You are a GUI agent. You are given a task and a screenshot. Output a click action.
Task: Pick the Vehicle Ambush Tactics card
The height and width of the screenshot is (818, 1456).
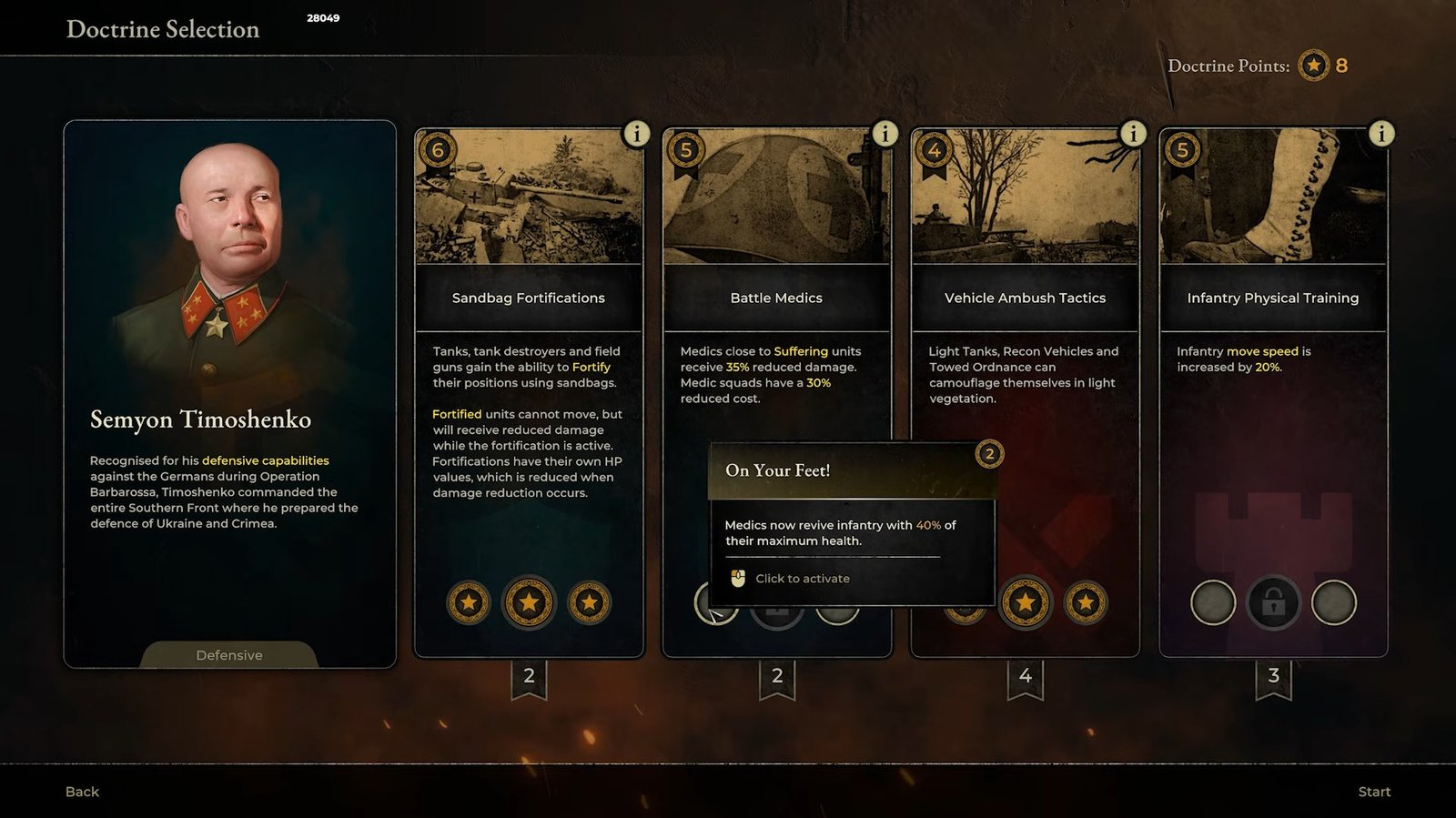1025,298
